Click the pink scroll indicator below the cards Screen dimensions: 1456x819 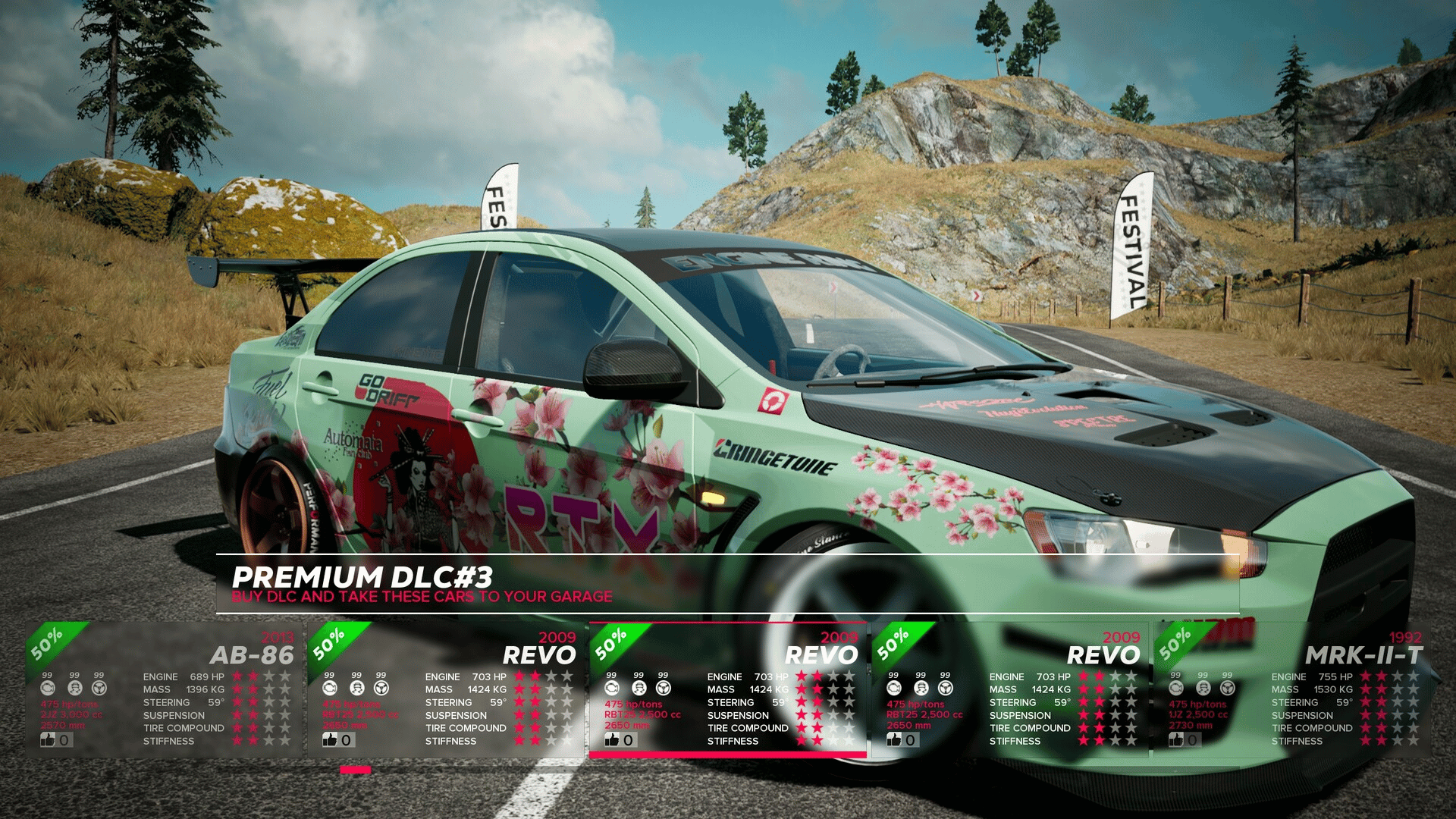click(x=355, y=770)
